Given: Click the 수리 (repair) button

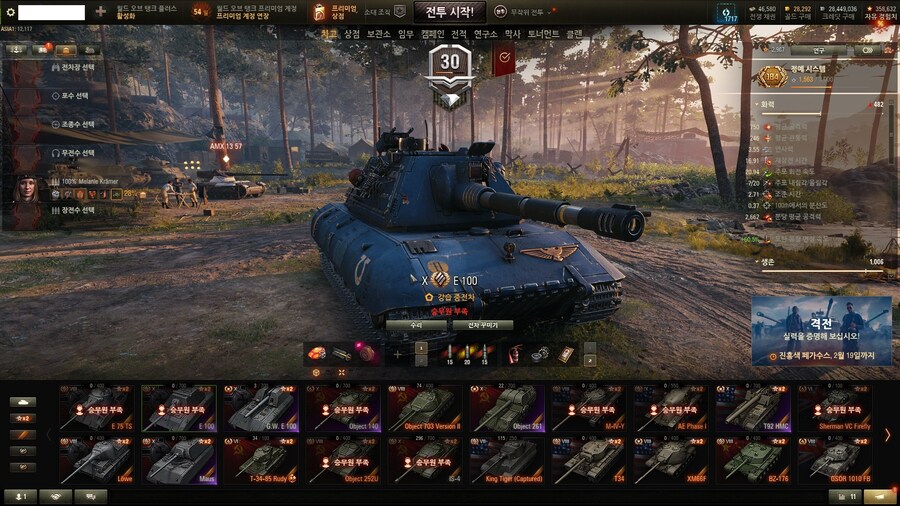Looking at the screenshot, I should (x=416, y=325).
